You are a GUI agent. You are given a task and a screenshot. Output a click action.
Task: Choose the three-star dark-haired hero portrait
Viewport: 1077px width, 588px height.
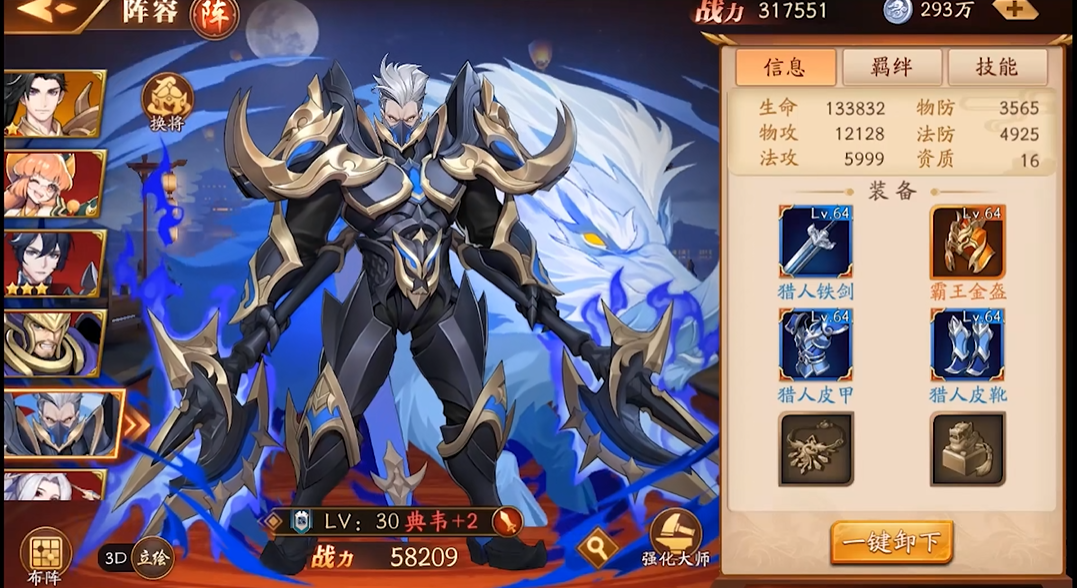click(54, 263)
